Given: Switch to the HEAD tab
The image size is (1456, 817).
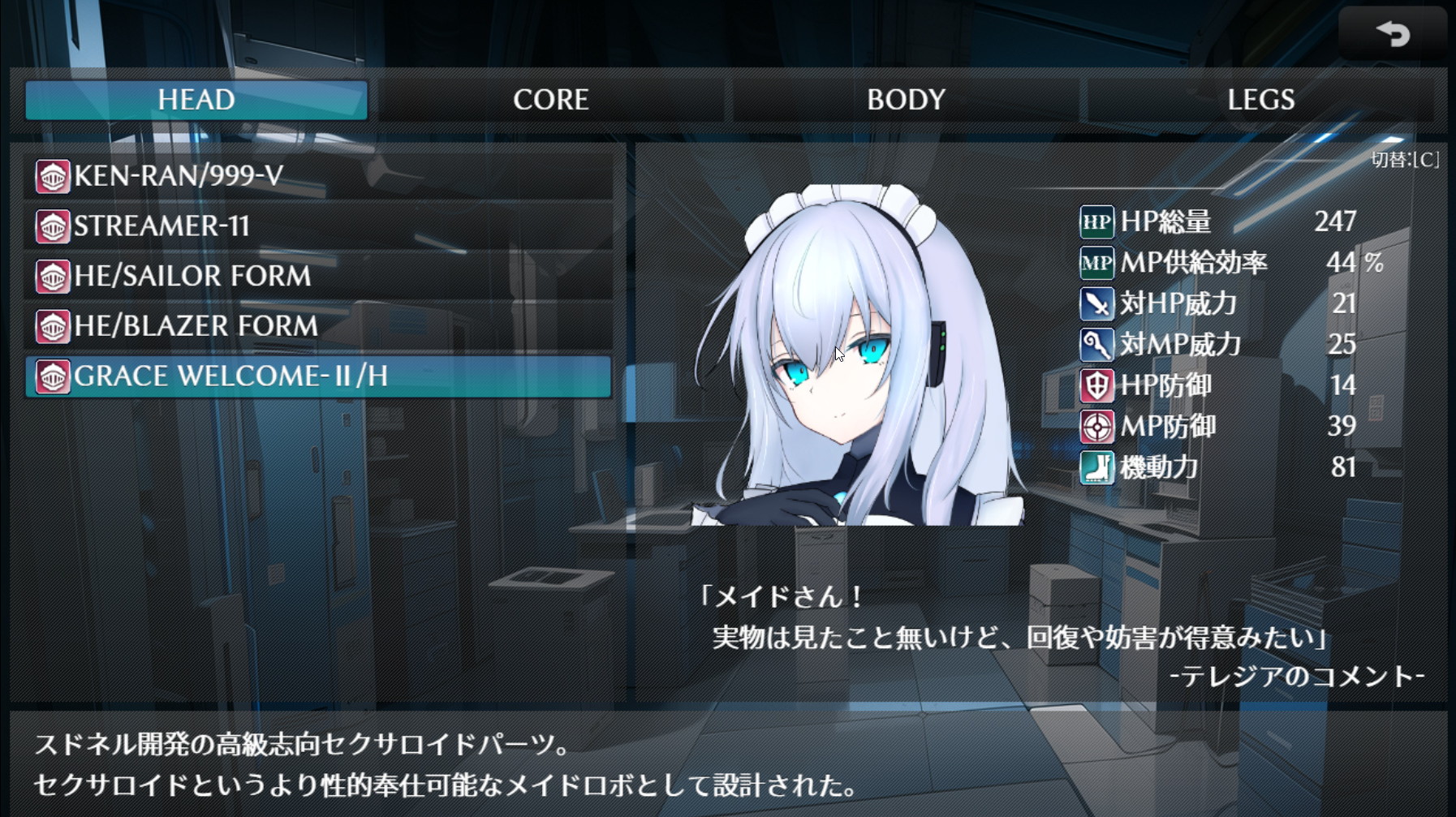Looking at the screenshot, I should (196, 100).
